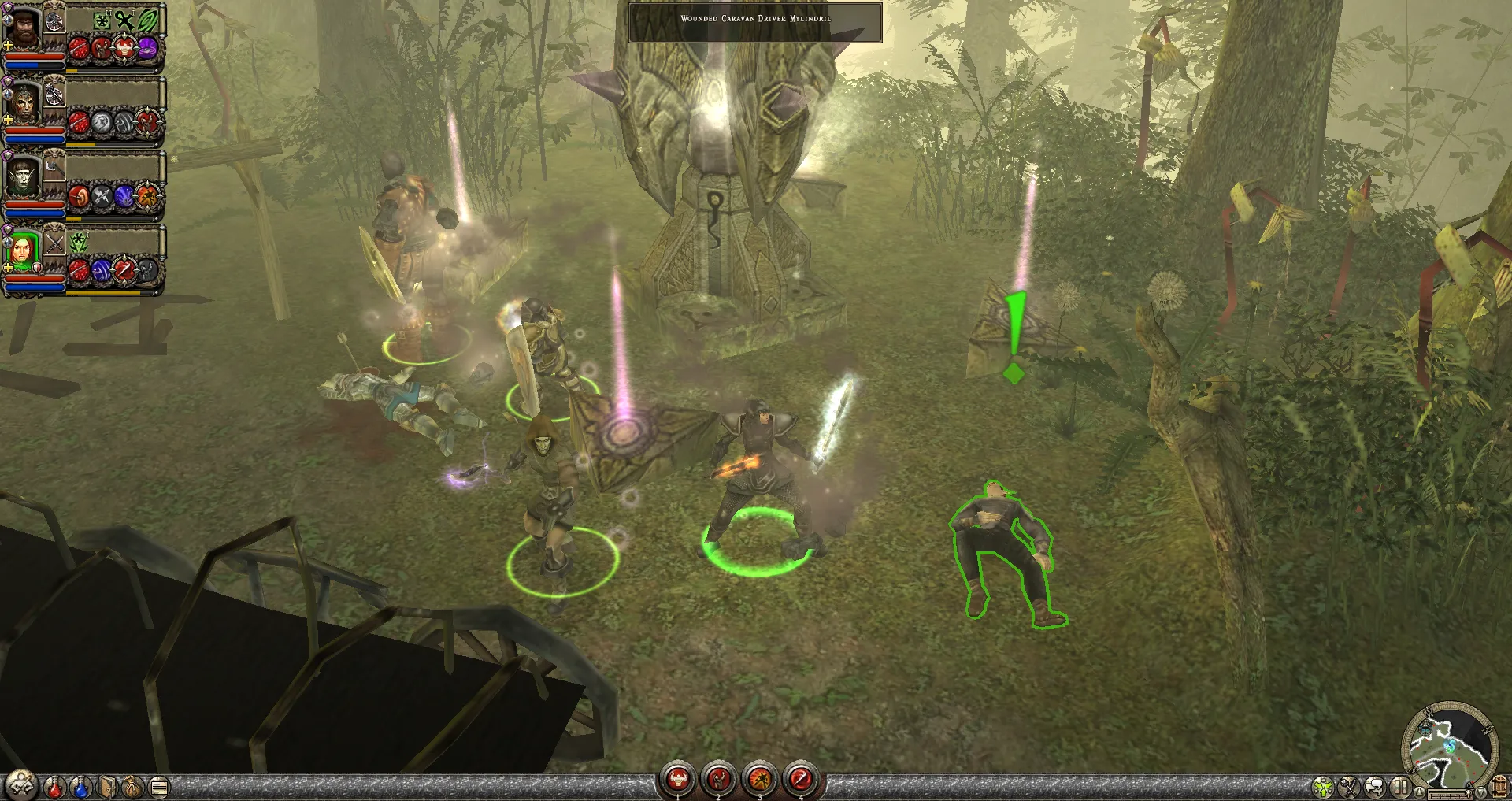1512x801 pixels.
Task: Activate the fiery burst power in slot 3
Action: point(760,779)
